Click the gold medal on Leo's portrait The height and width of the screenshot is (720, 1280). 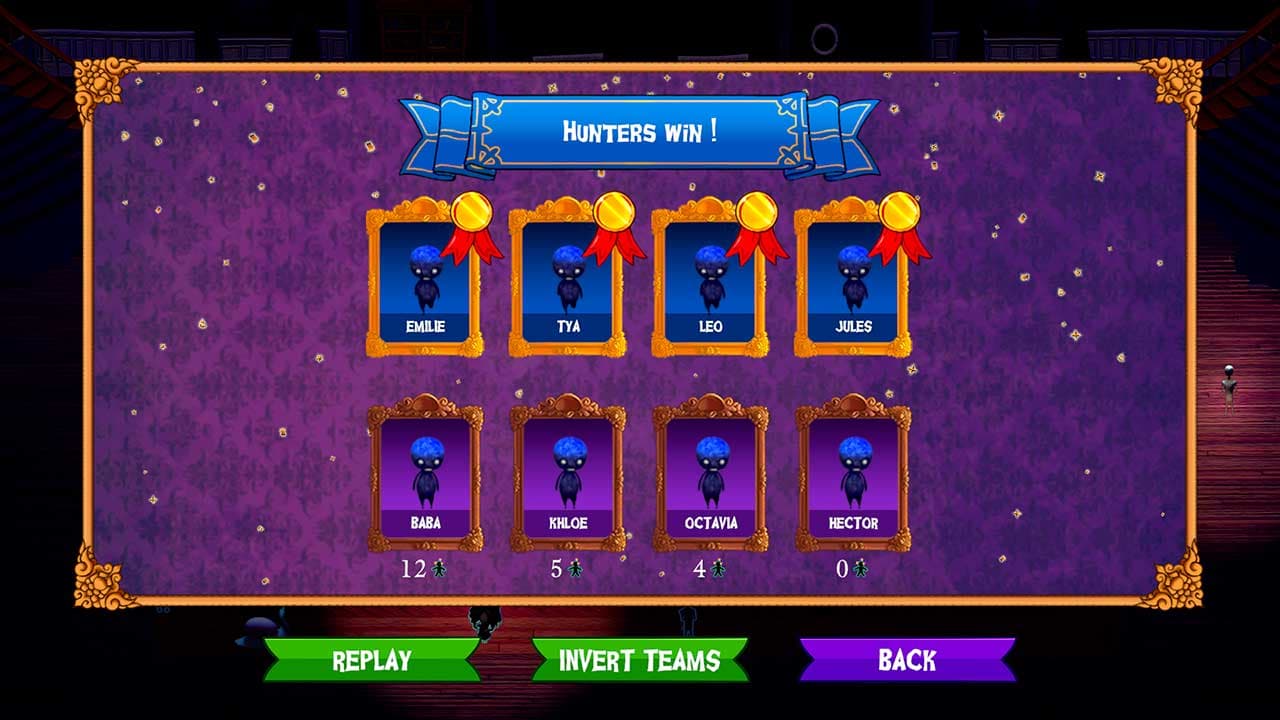(x=759, y=213)
